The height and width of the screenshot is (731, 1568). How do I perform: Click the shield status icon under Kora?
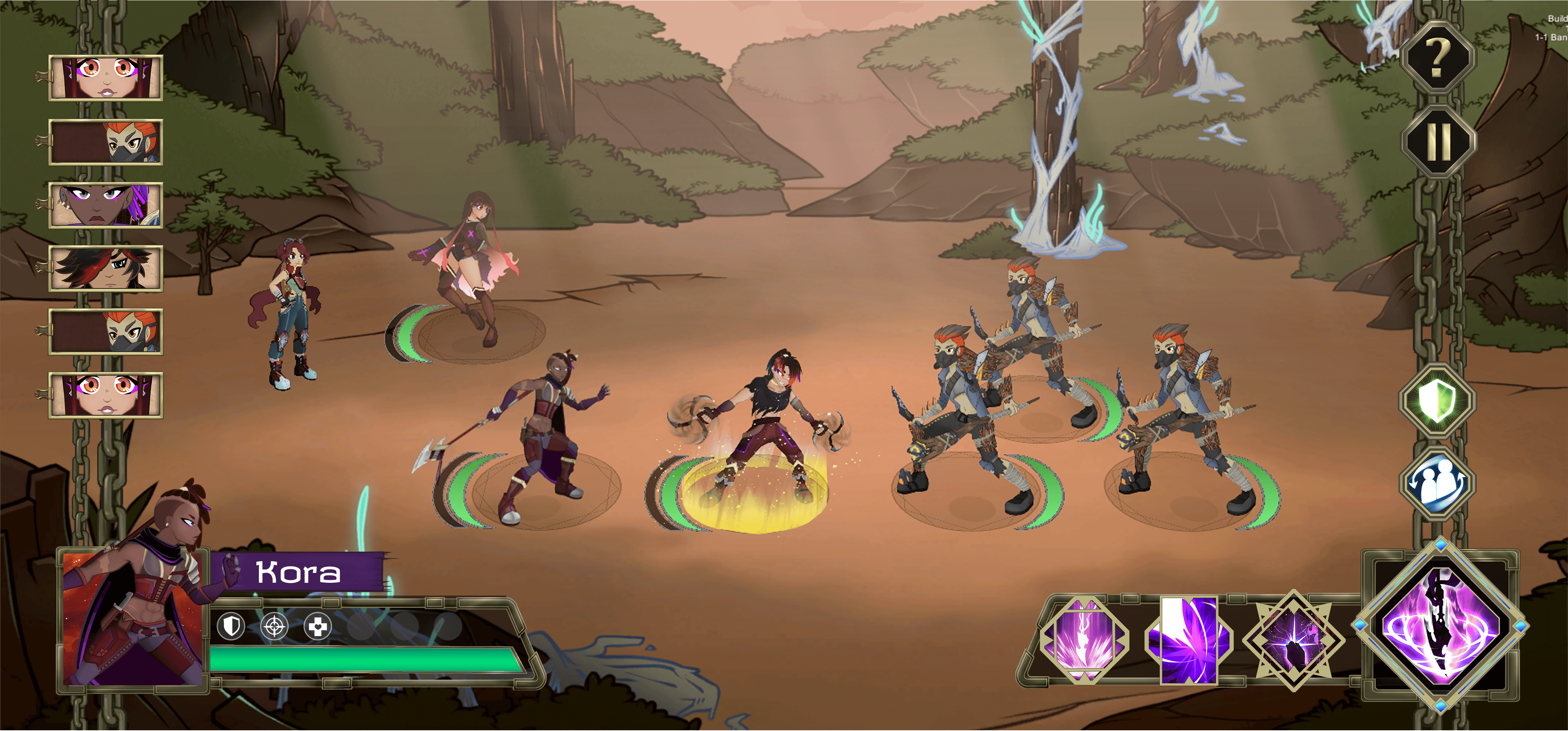pyautogui.click(x=231, y=626)
